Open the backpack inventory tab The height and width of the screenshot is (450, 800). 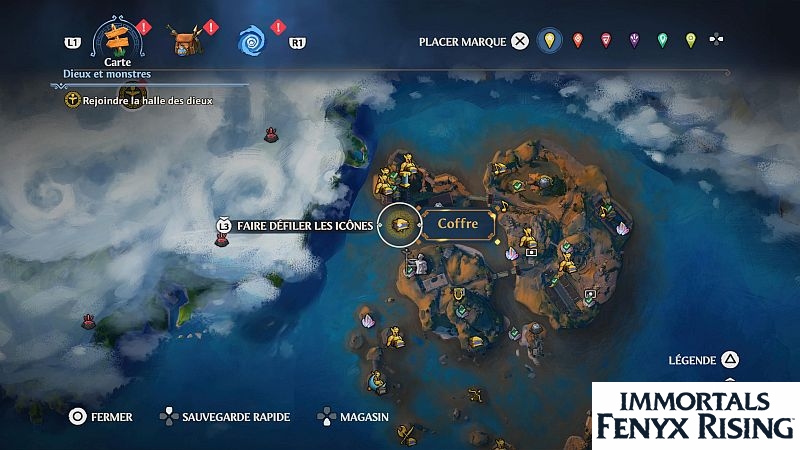click(184, 42)
